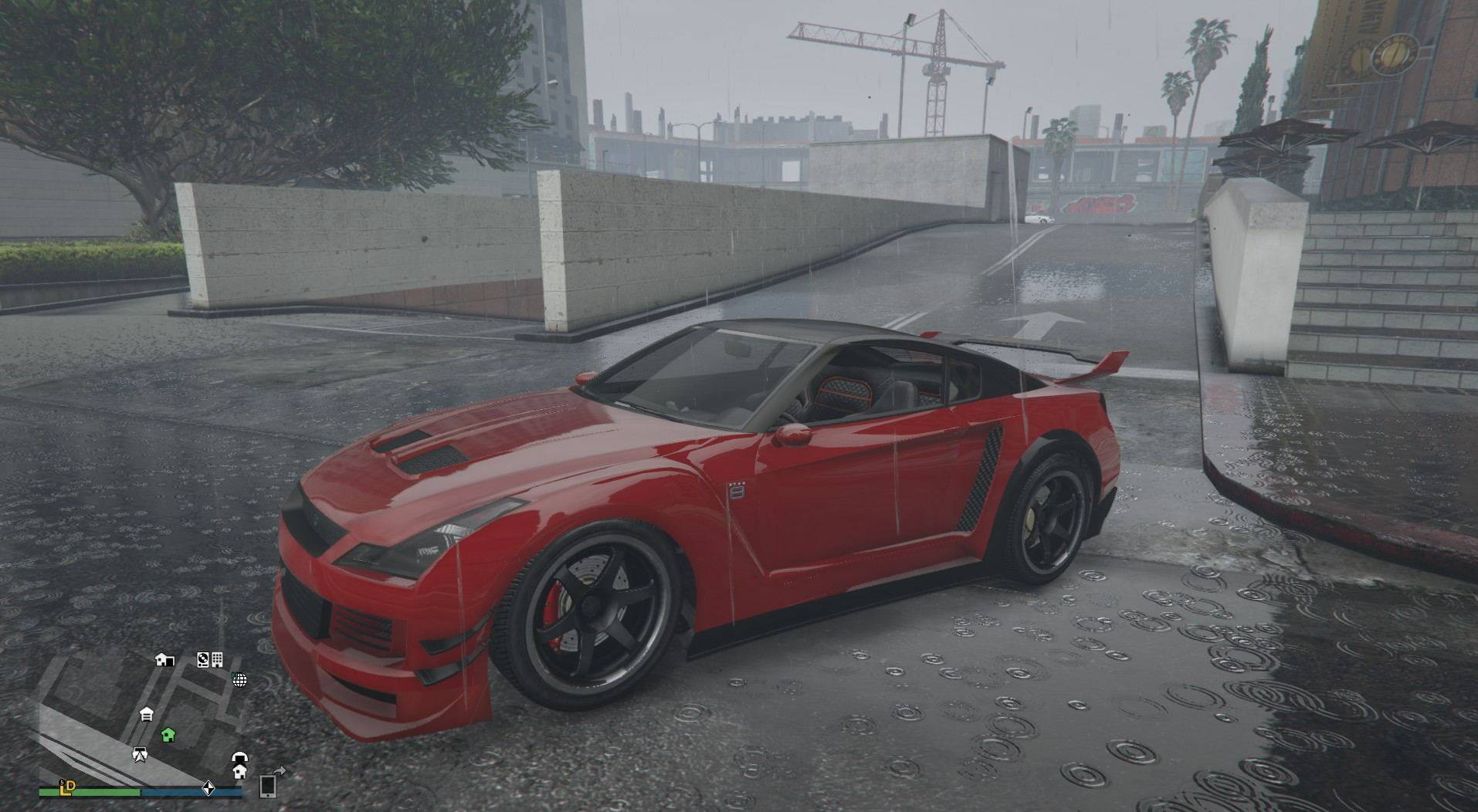
Task: Open the phone icon beside the minimap
Action: (x=268, y=785)
